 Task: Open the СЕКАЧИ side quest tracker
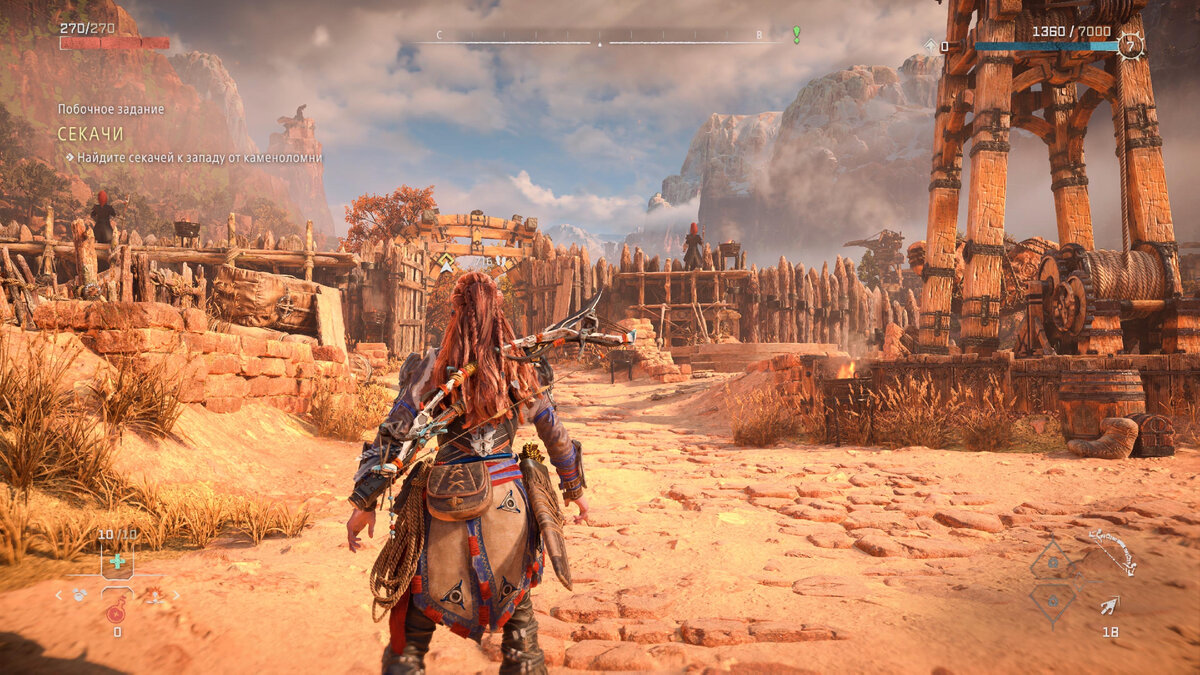point(90,133)
